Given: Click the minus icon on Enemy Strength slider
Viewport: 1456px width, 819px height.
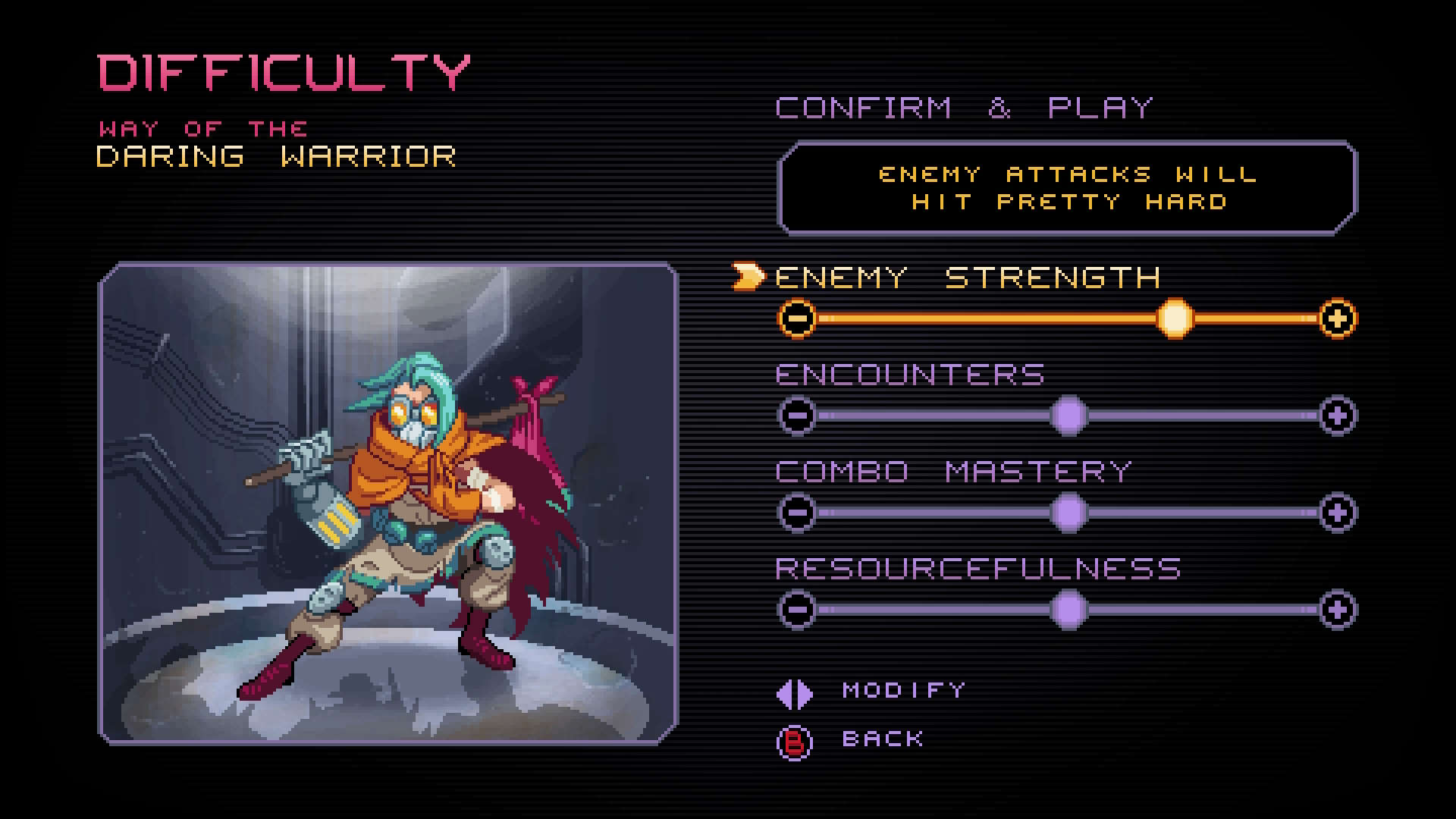Looking at the screenshot, I should point(798,318).
